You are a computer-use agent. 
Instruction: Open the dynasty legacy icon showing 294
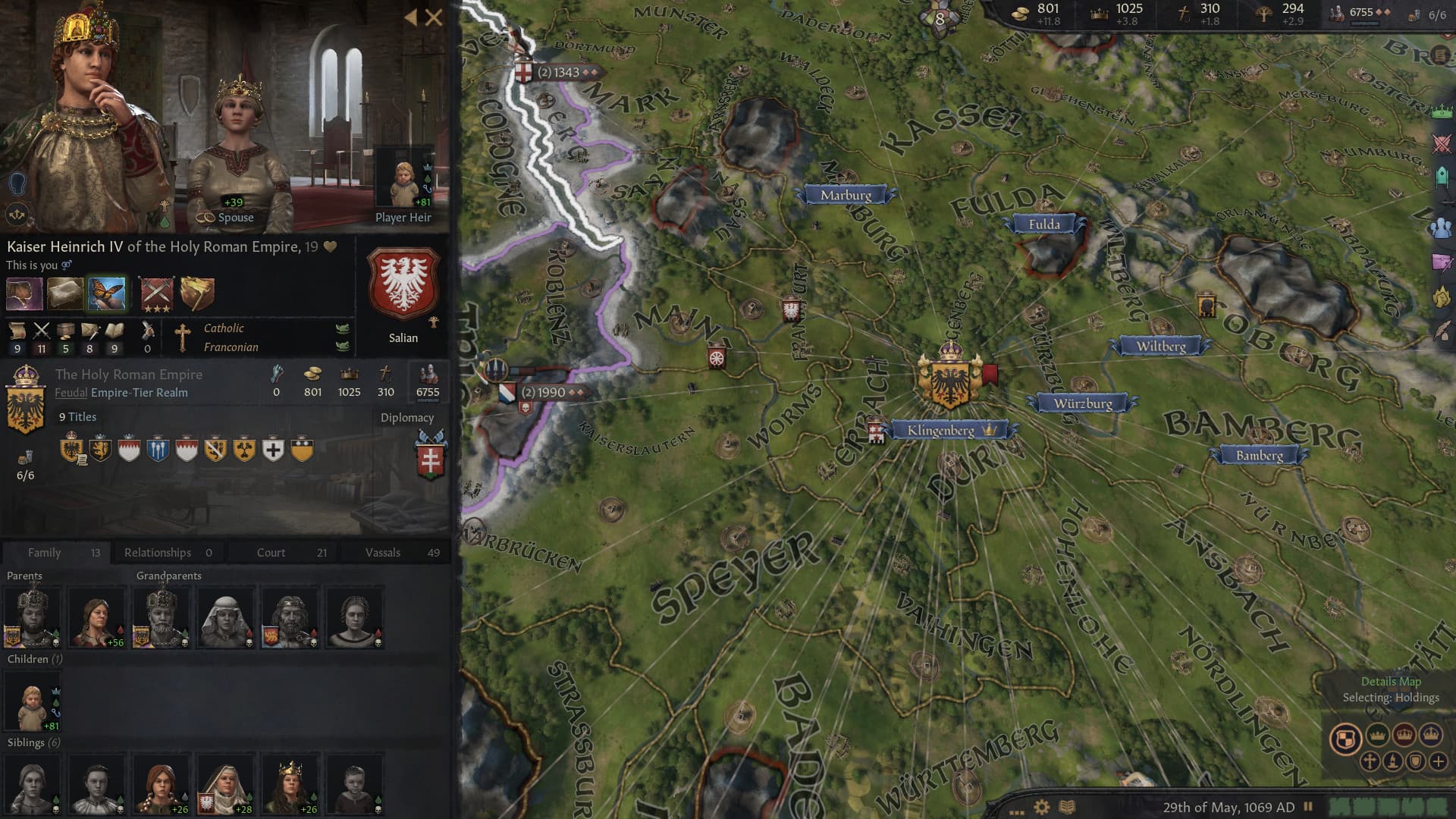[x=1265, y=13]
